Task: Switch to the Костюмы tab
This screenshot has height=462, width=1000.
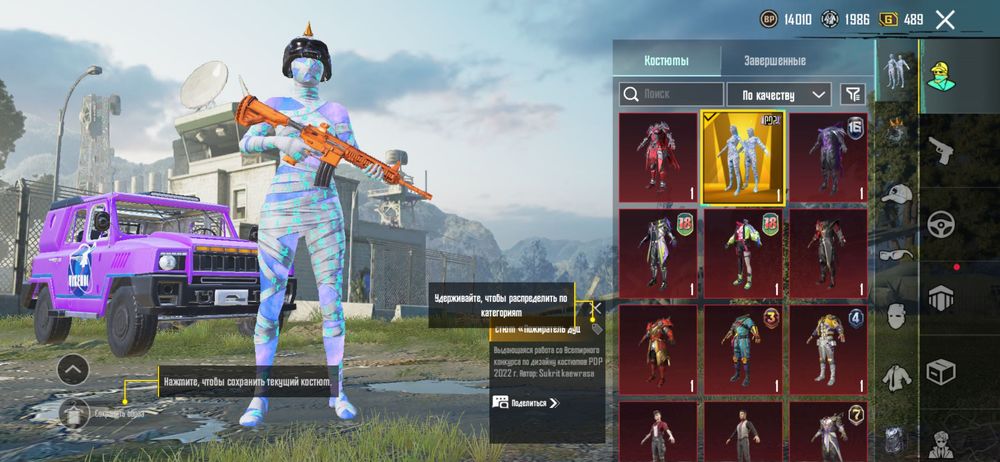Action: [x=666, y=60]
